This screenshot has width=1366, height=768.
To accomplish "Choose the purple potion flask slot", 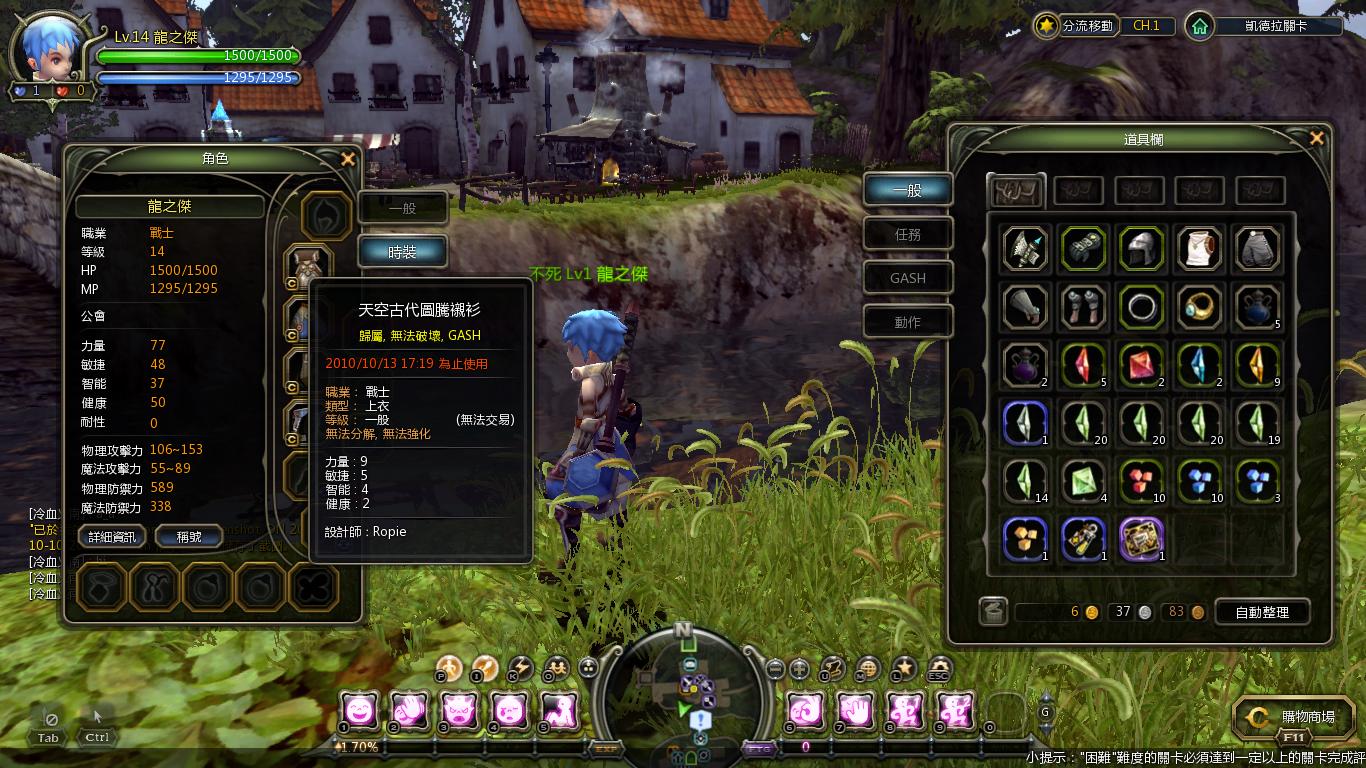I will (x=1025, y=365).
